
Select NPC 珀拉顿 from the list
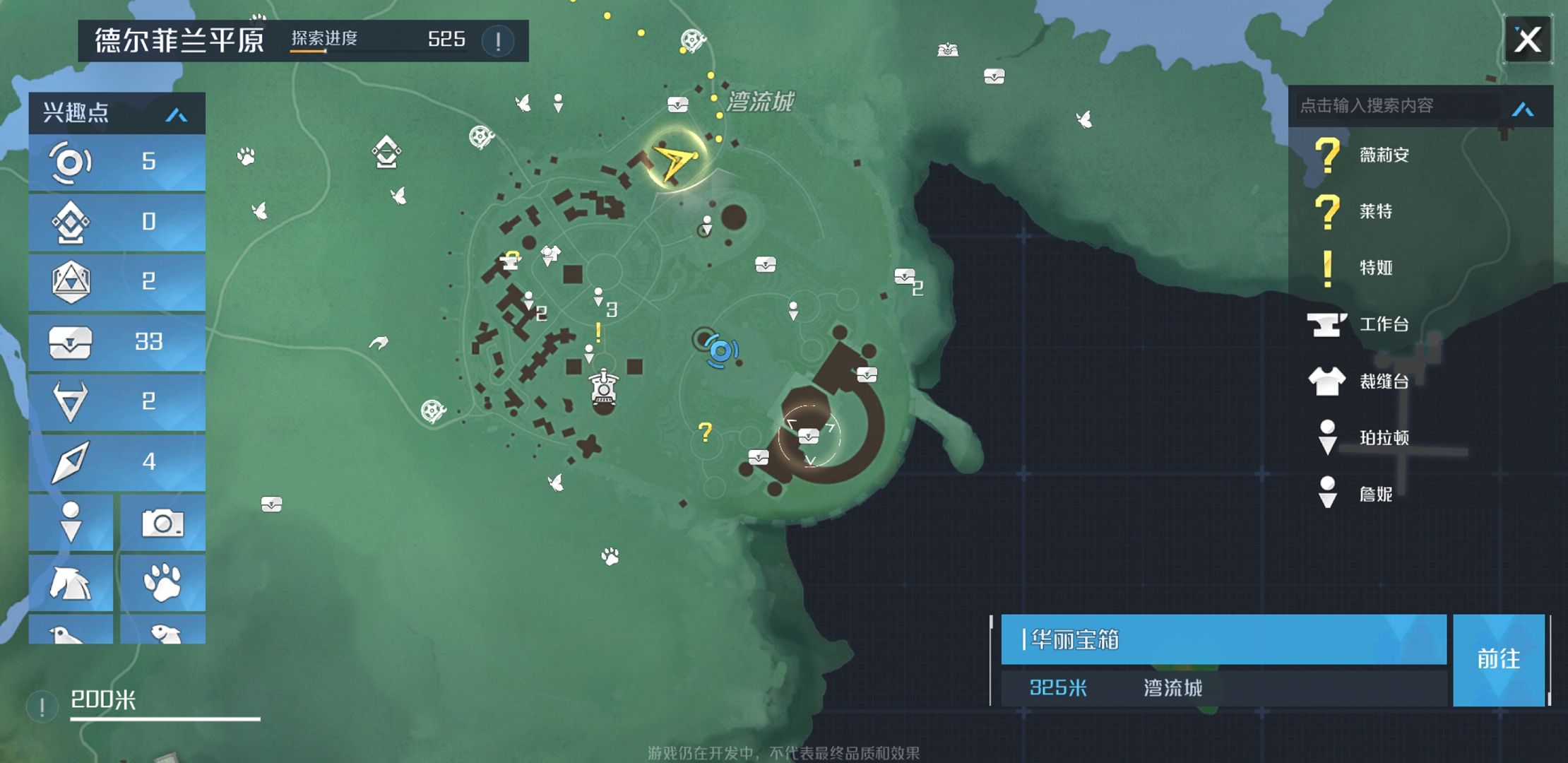point(1382,438)
